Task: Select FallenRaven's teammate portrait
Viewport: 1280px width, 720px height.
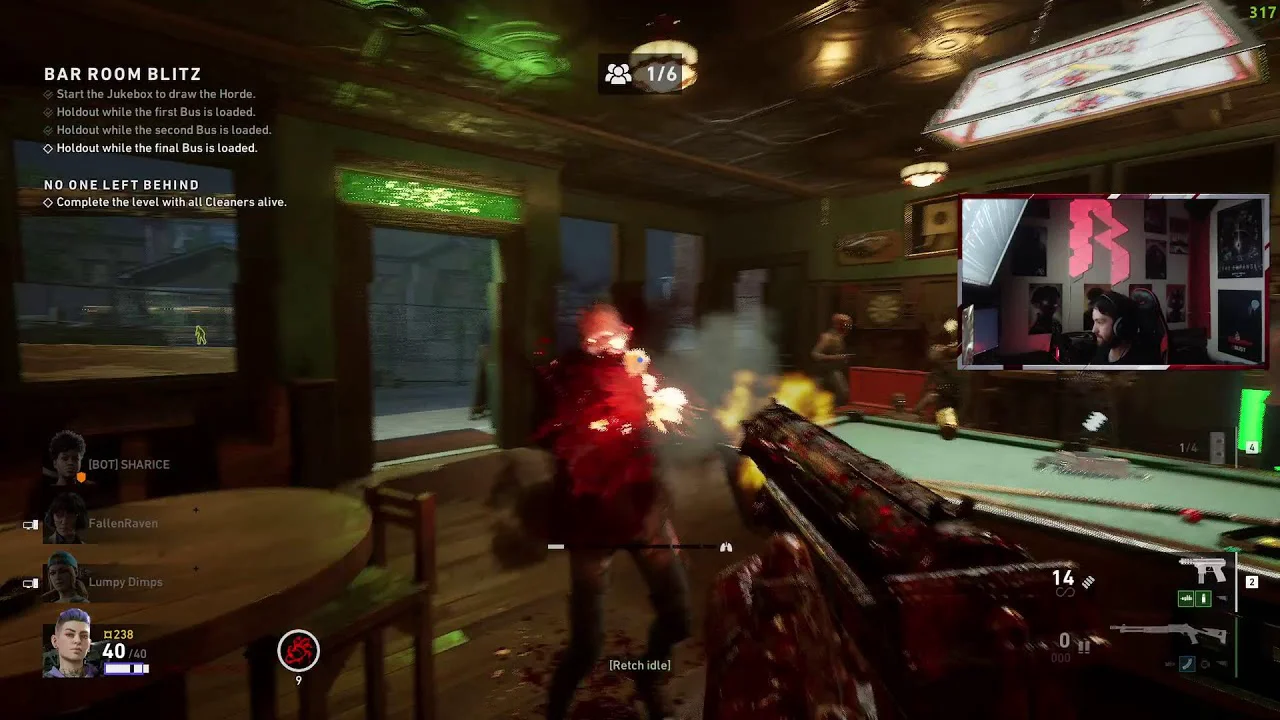Action: [66, 520]
